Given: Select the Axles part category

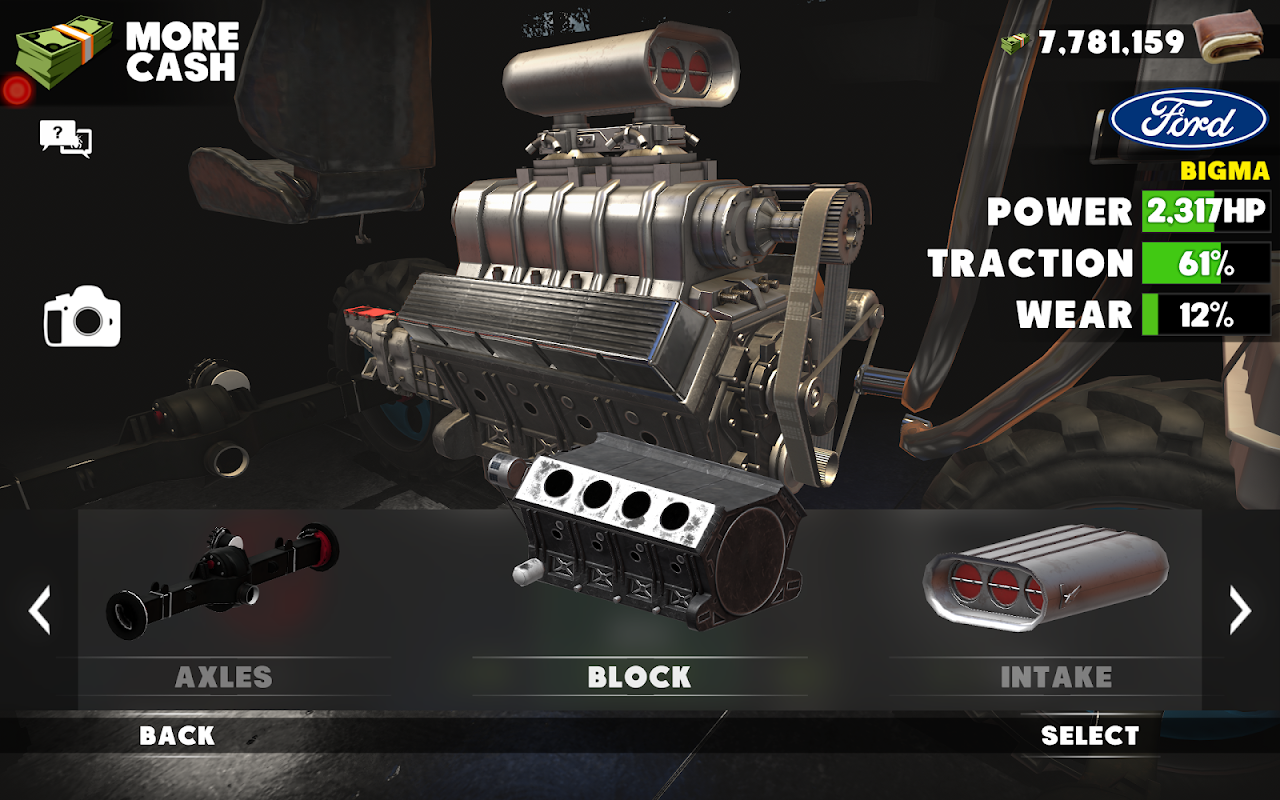Looking at the screenshot, I should tap(224, 600).
